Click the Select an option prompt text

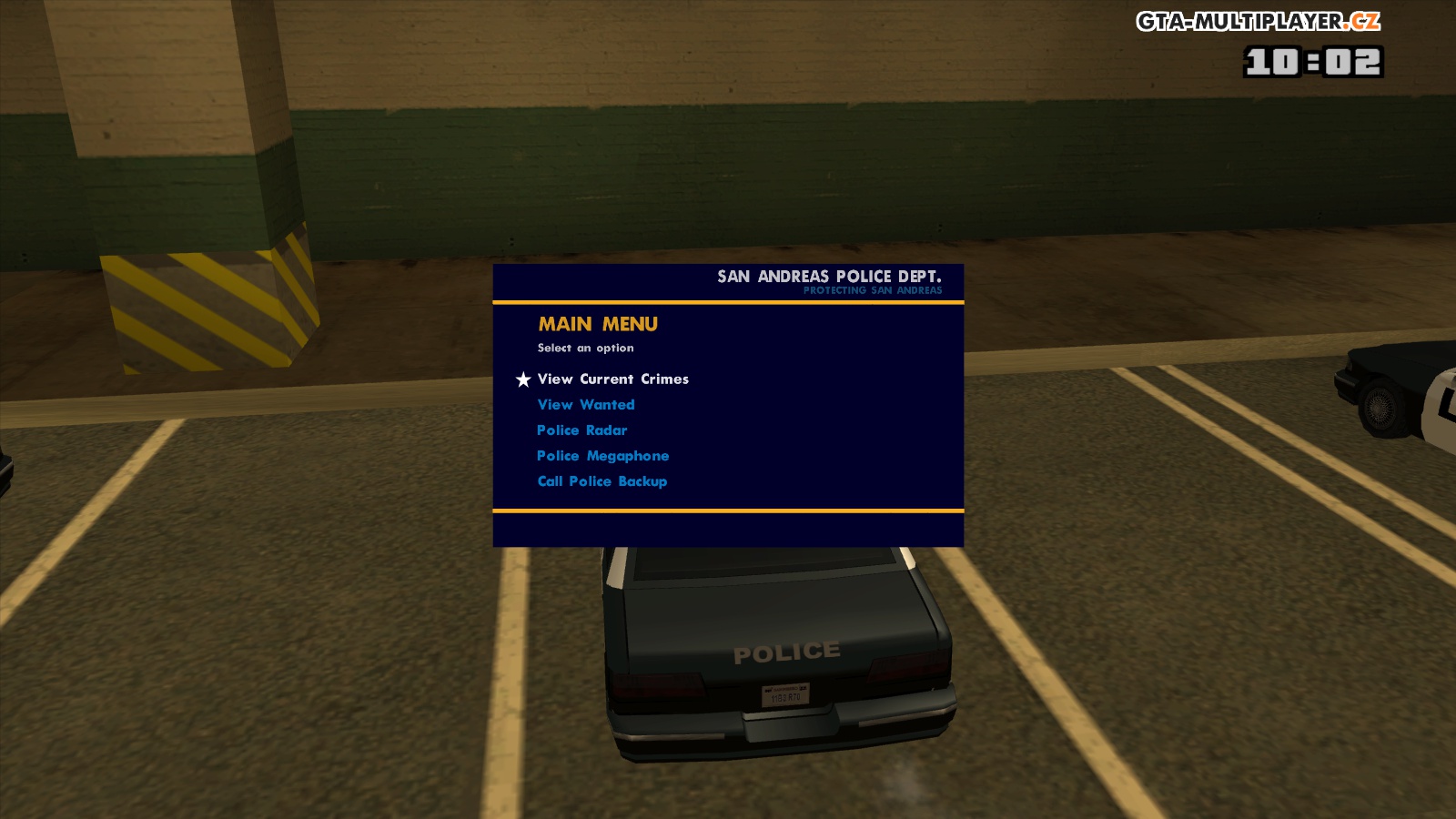pyautogui.click(x=587, y=347)
